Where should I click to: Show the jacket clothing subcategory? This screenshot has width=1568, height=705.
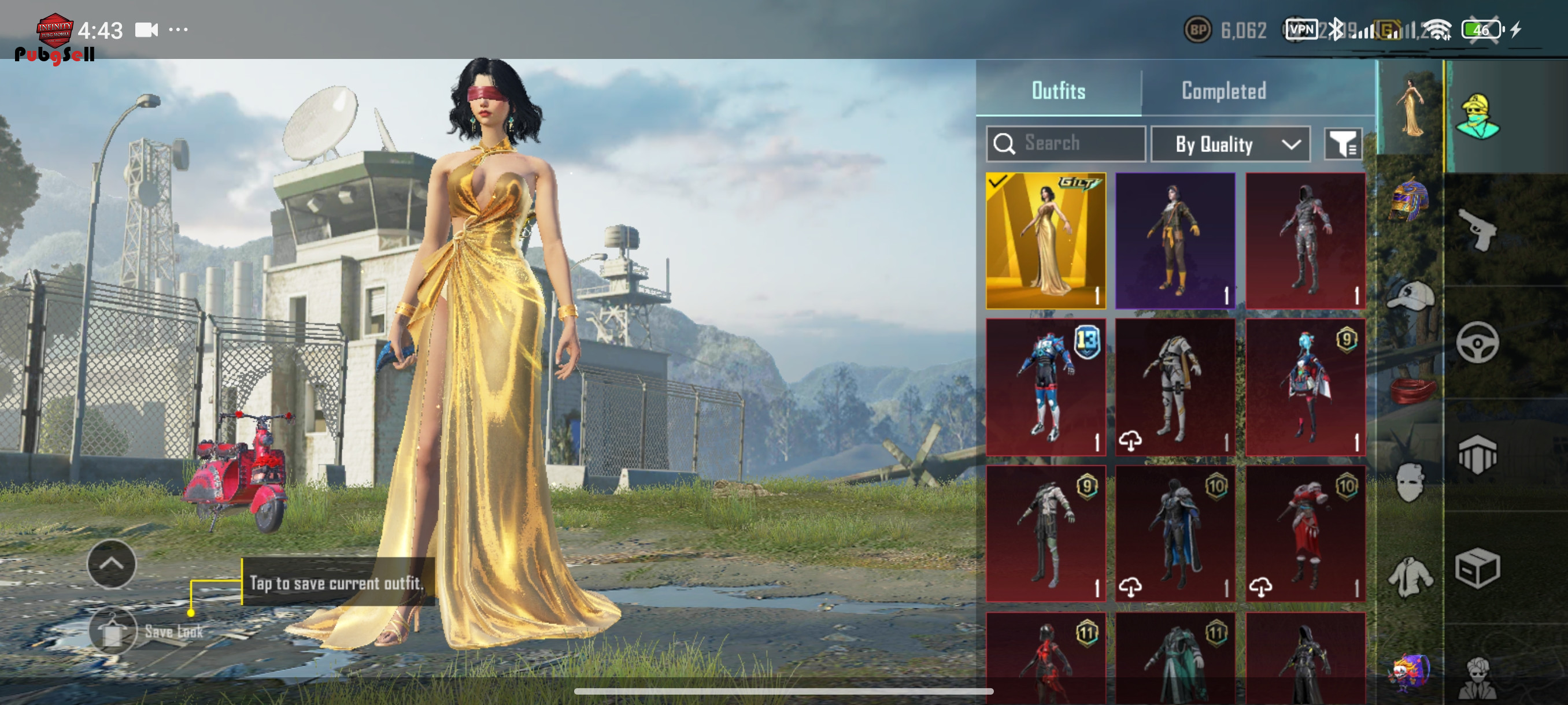point(1410,576)
